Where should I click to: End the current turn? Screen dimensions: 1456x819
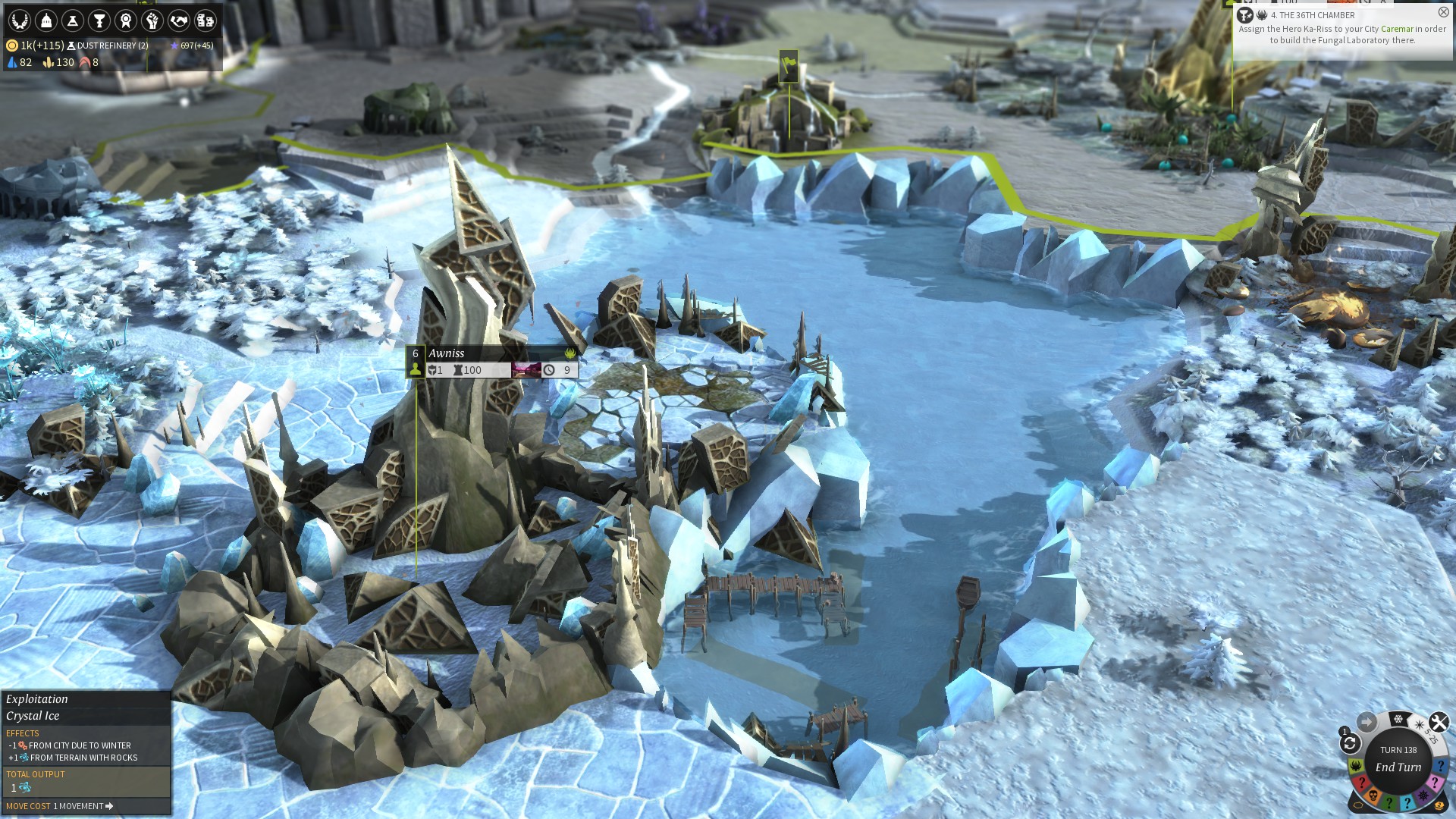point(1398,767)
